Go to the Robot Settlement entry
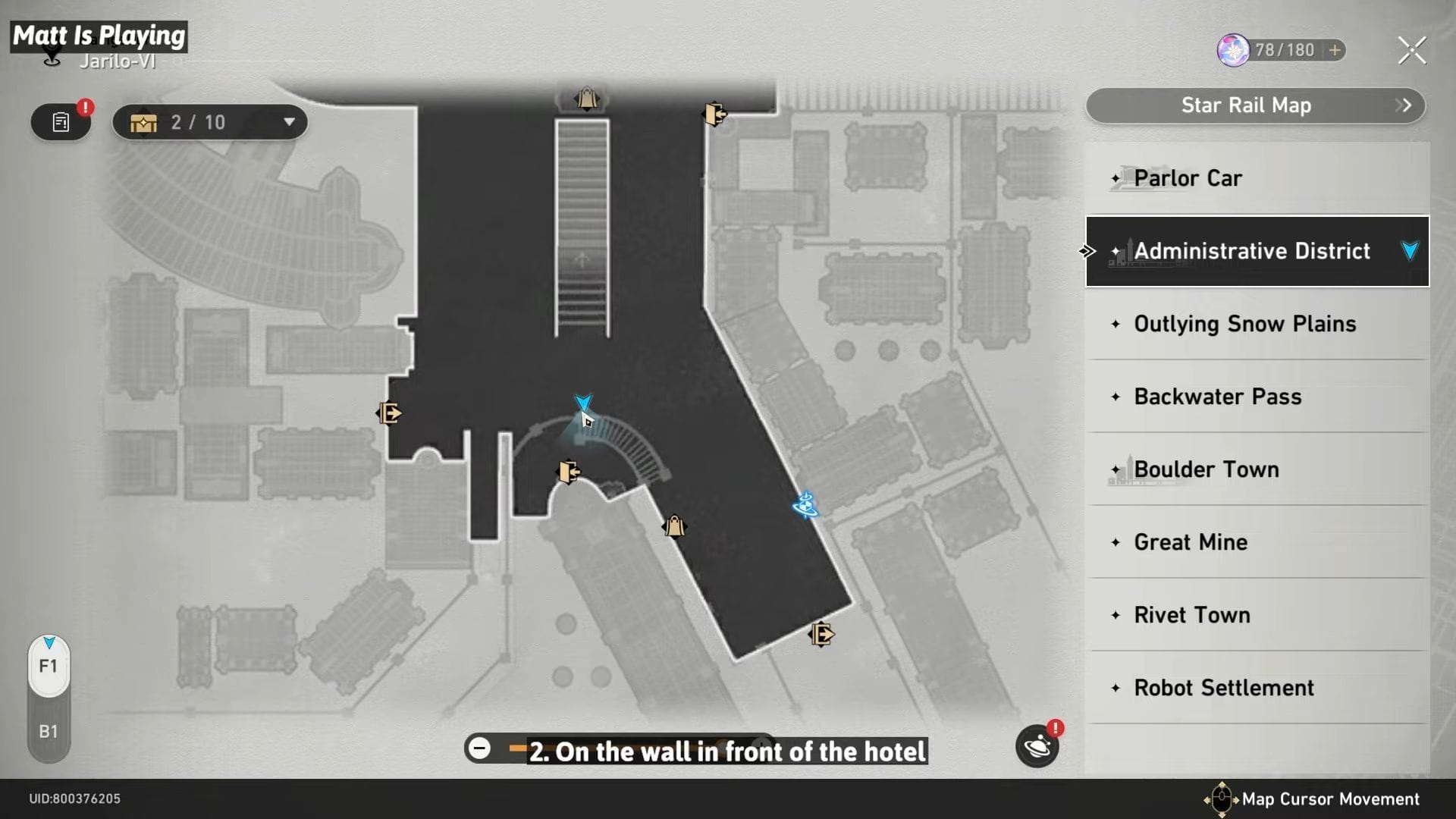The height and width of the screenshot is (819, 1456). 1223,688
